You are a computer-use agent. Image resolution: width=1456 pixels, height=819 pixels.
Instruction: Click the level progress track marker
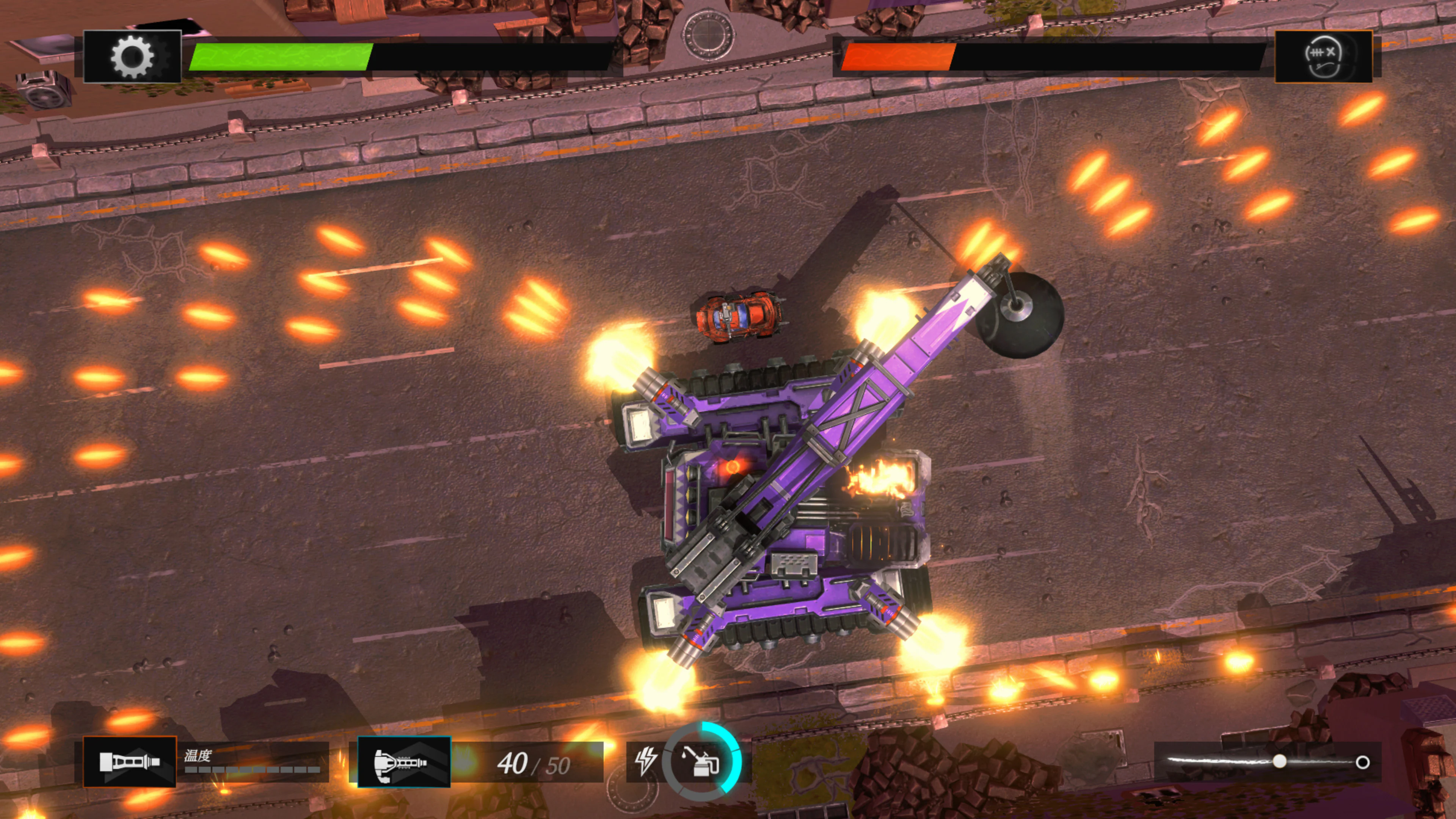pyautogui.click(x=1280, y=761)
